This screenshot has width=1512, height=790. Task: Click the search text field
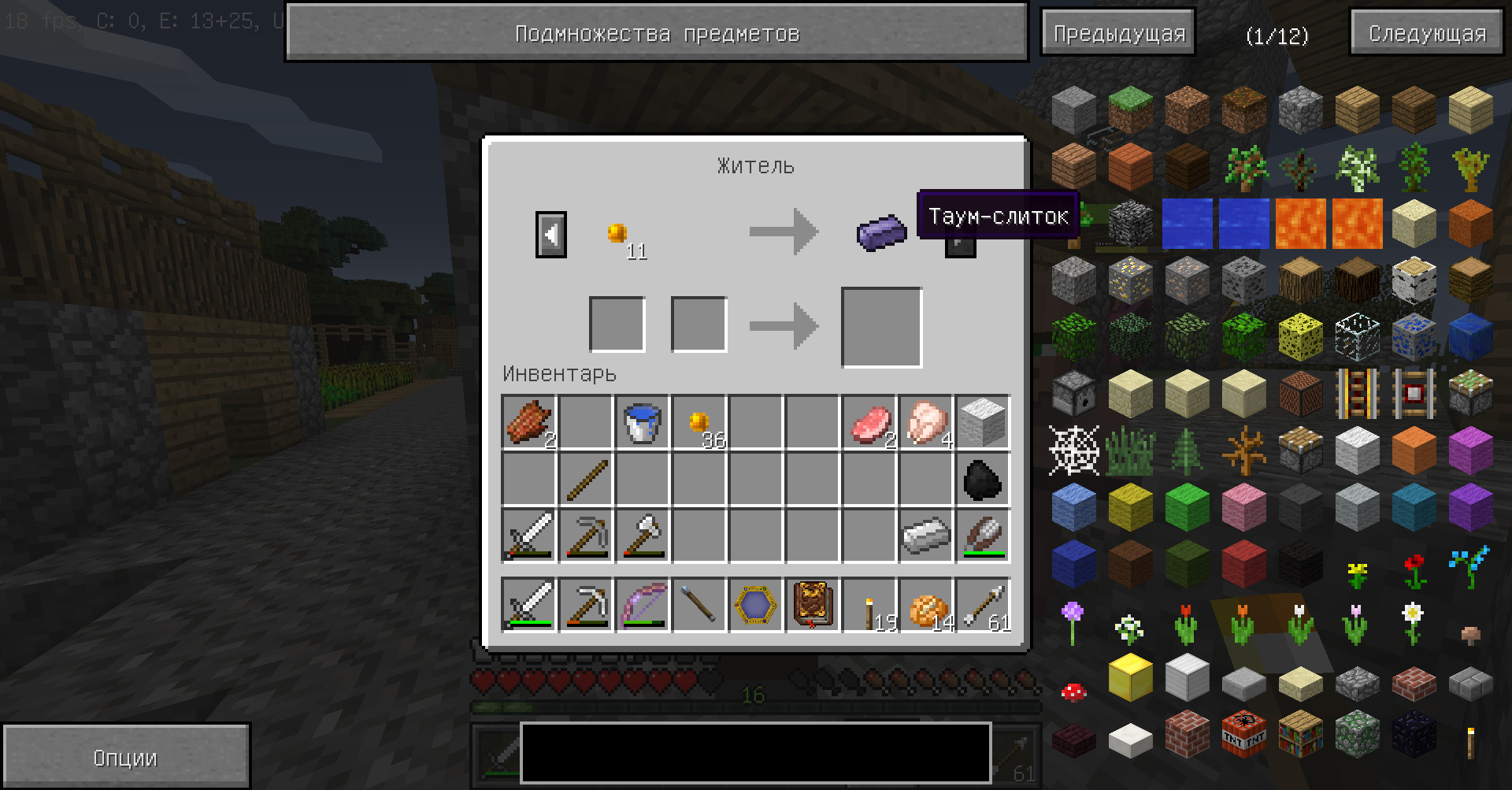pyautogui.click(x=755, y=752)
